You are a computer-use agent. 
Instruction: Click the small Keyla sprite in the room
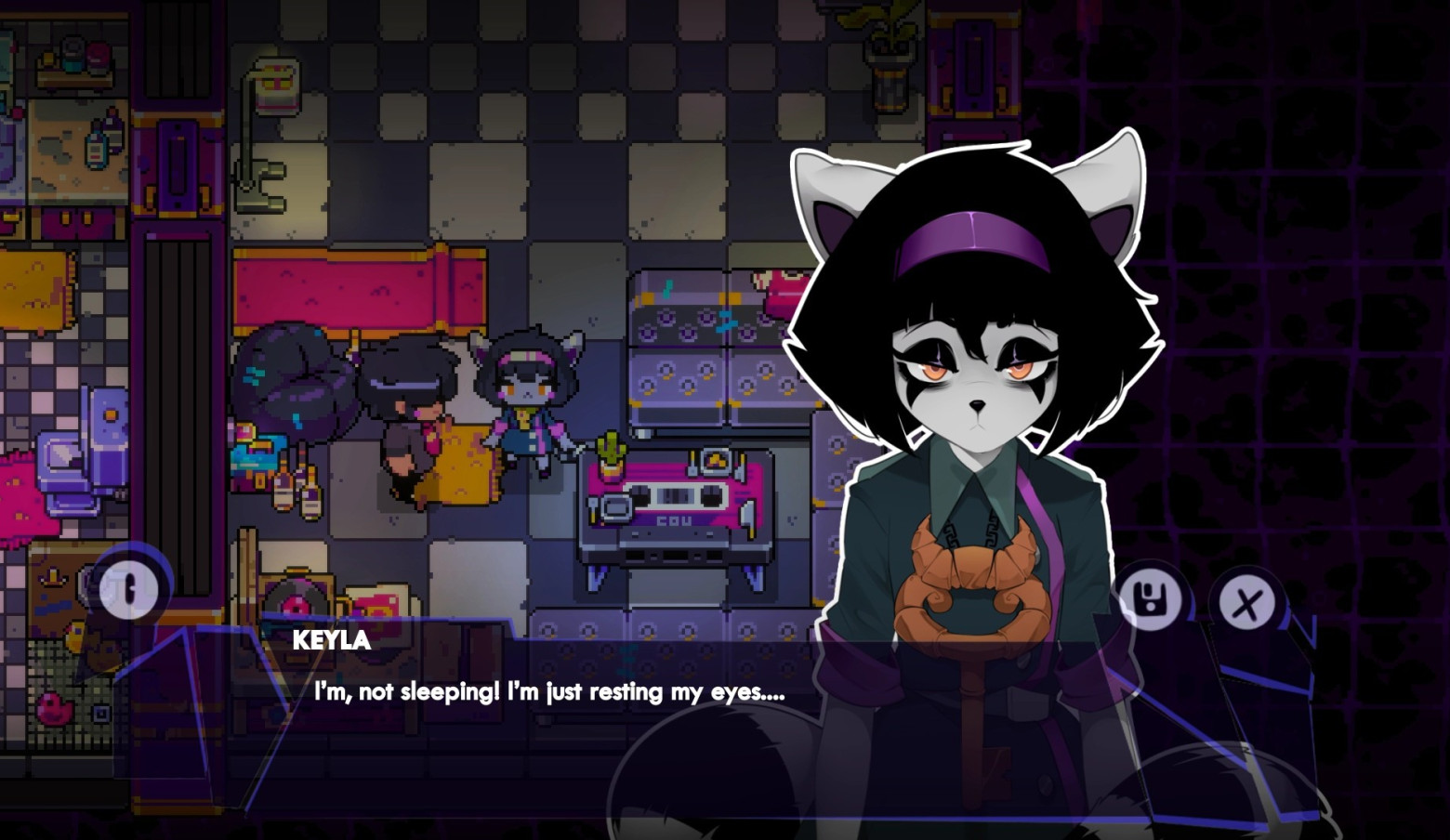click(525, 390)
